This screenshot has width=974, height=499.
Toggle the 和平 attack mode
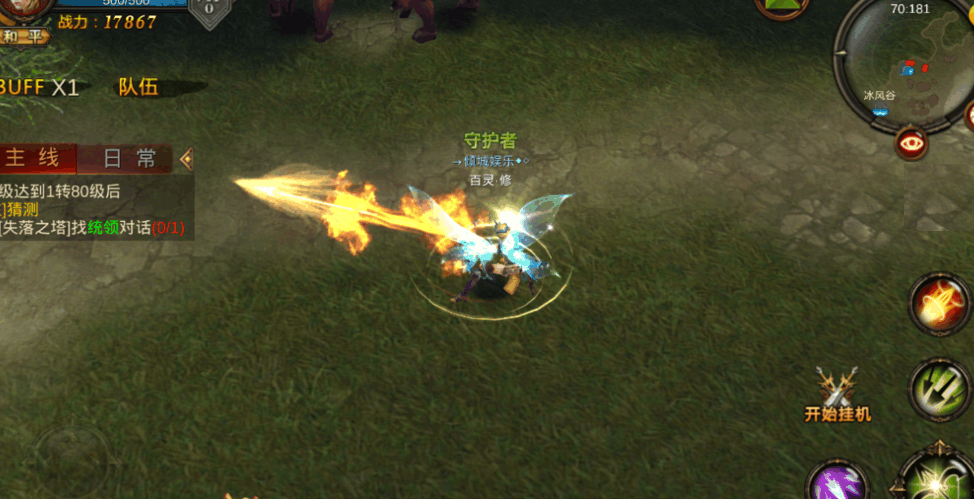tap(24, 35)
